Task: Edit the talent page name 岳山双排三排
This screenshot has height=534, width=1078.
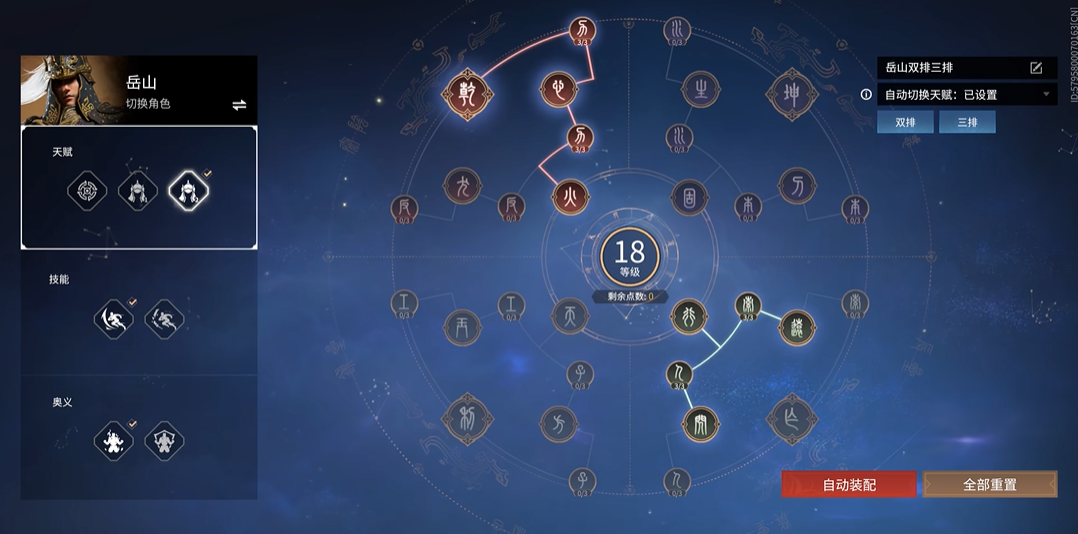Action: coord(1036,68)
